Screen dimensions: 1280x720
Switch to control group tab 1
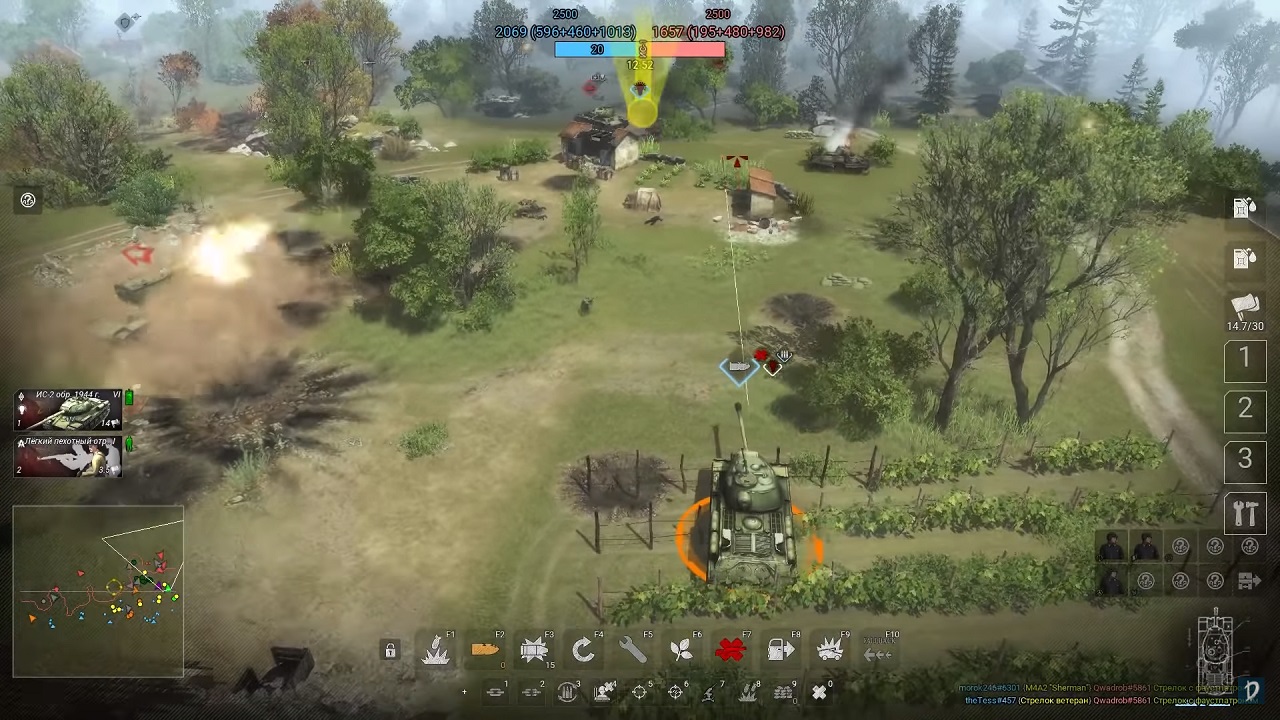point(1245,359)
